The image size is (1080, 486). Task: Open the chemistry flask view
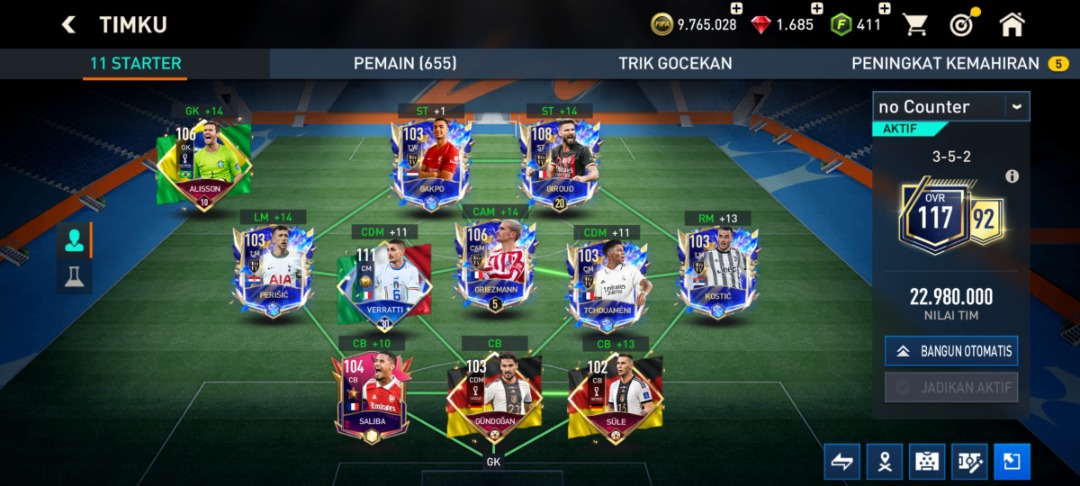[x=74, y=277]
